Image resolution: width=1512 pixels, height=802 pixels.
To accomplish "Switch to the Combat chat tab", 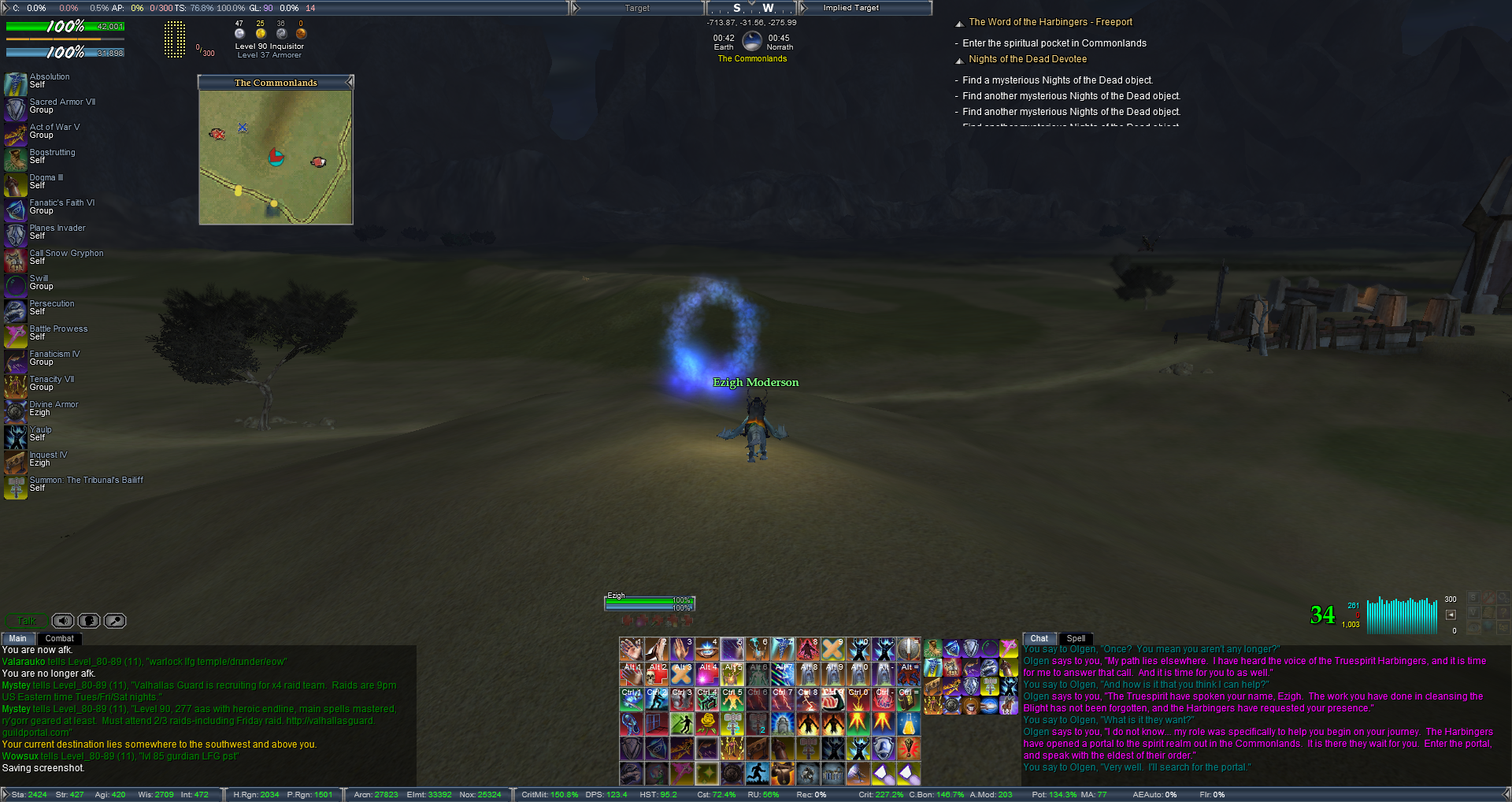I will click(59, 639).
